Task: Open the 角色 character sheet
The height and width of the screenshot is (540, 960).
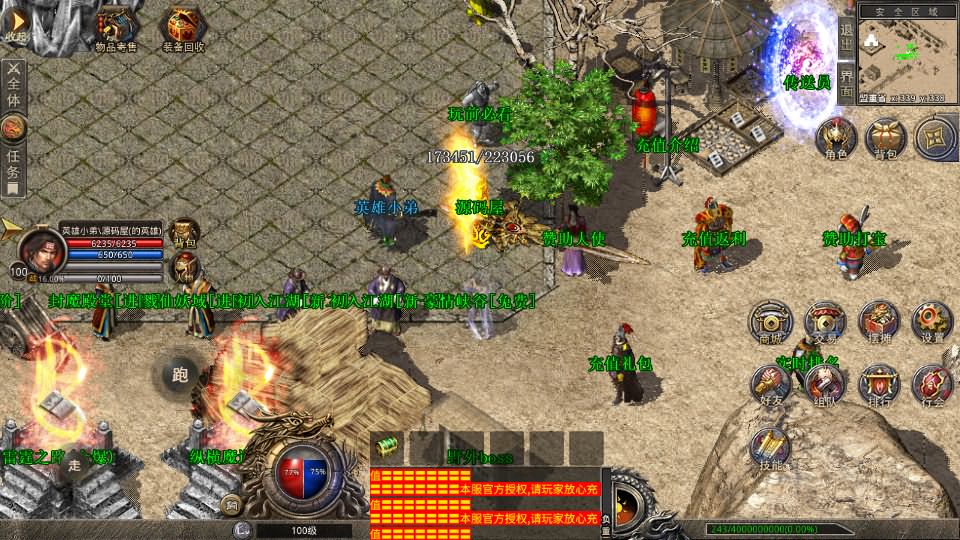Action: click(x=836, y=138)
